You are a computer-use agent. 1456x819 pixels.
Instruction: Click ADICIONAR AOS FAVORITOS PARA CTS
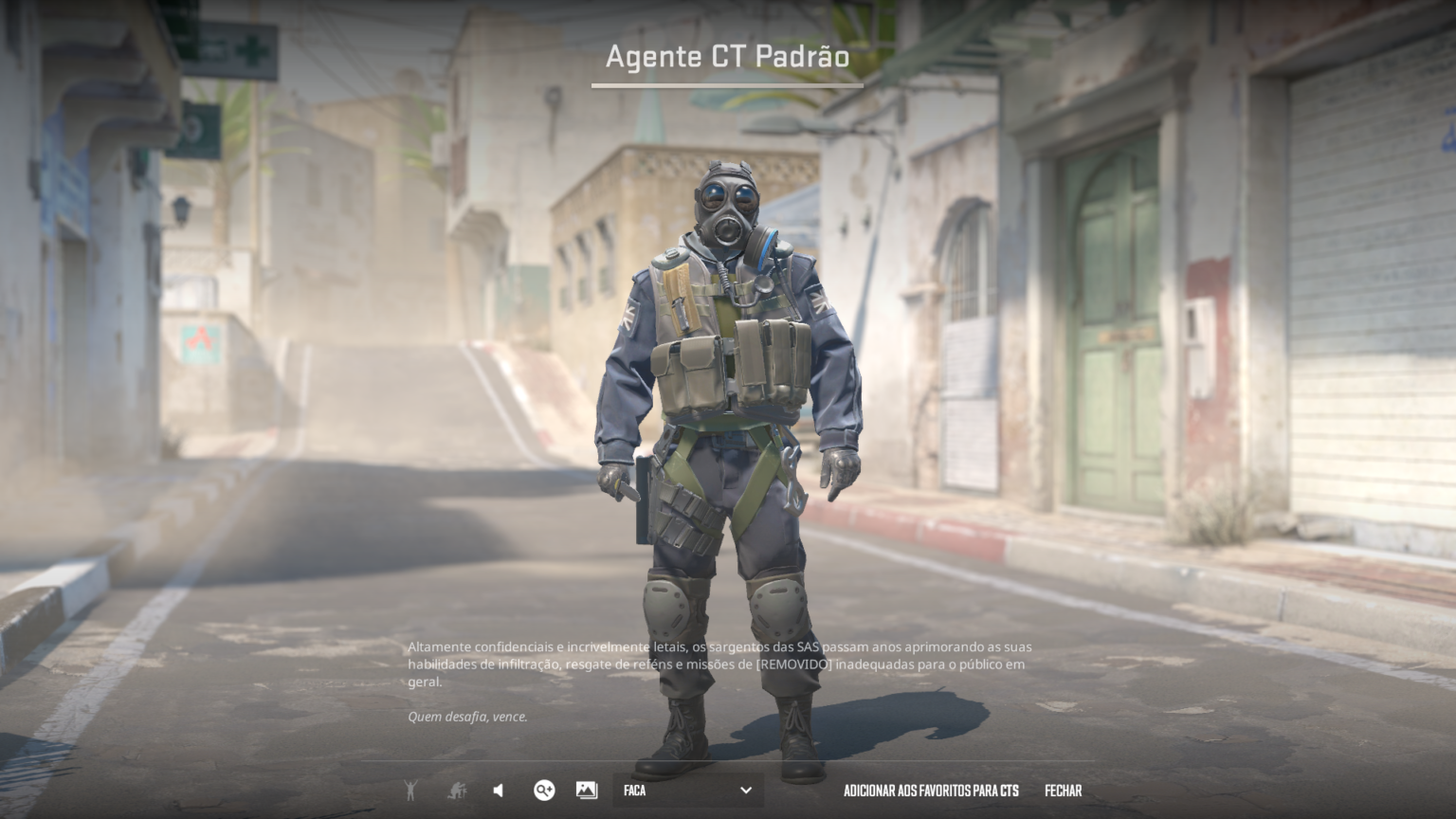(x=930, y=790)
